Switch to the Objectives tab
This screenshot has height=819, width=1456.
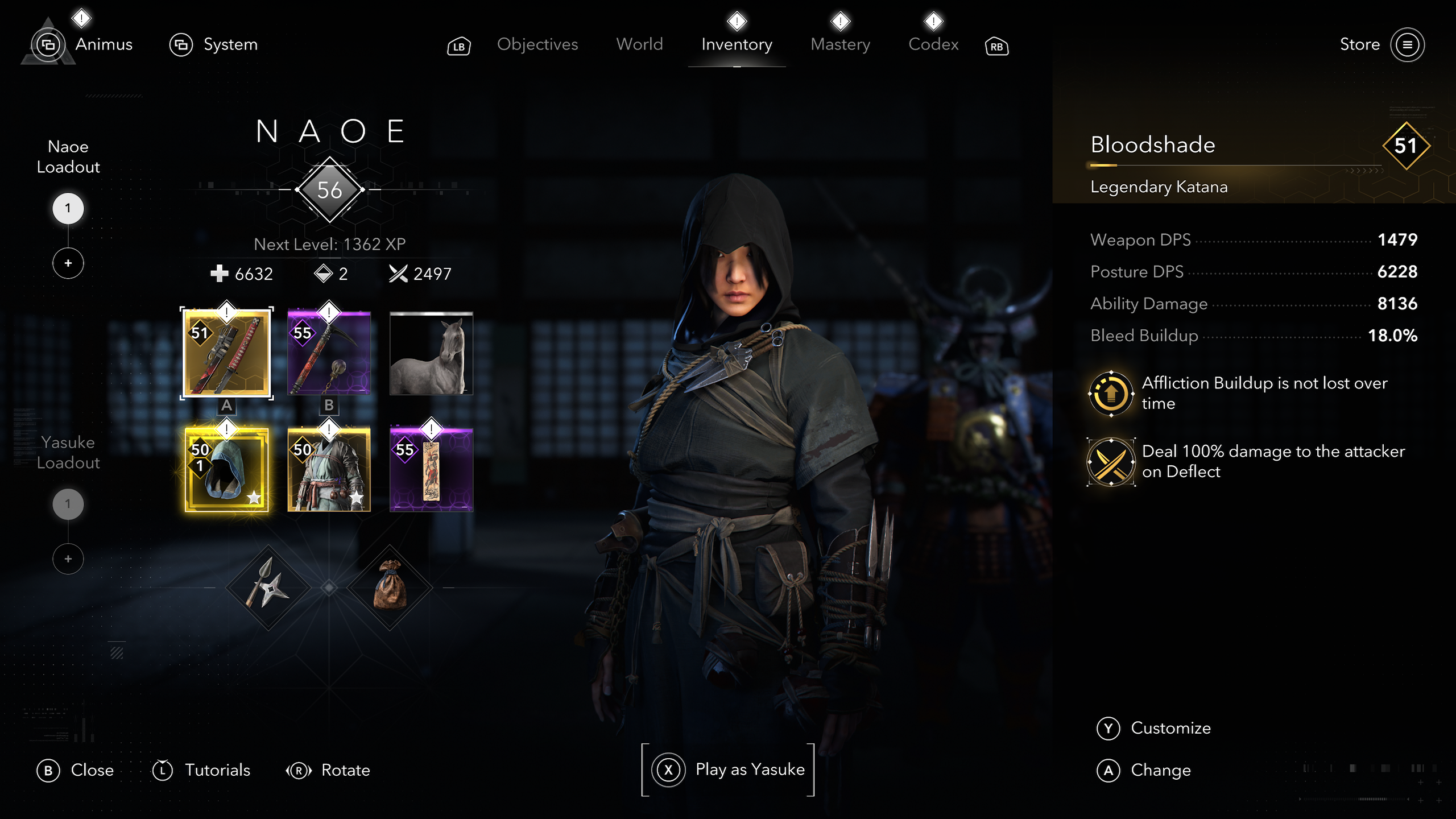coord(537,44)
